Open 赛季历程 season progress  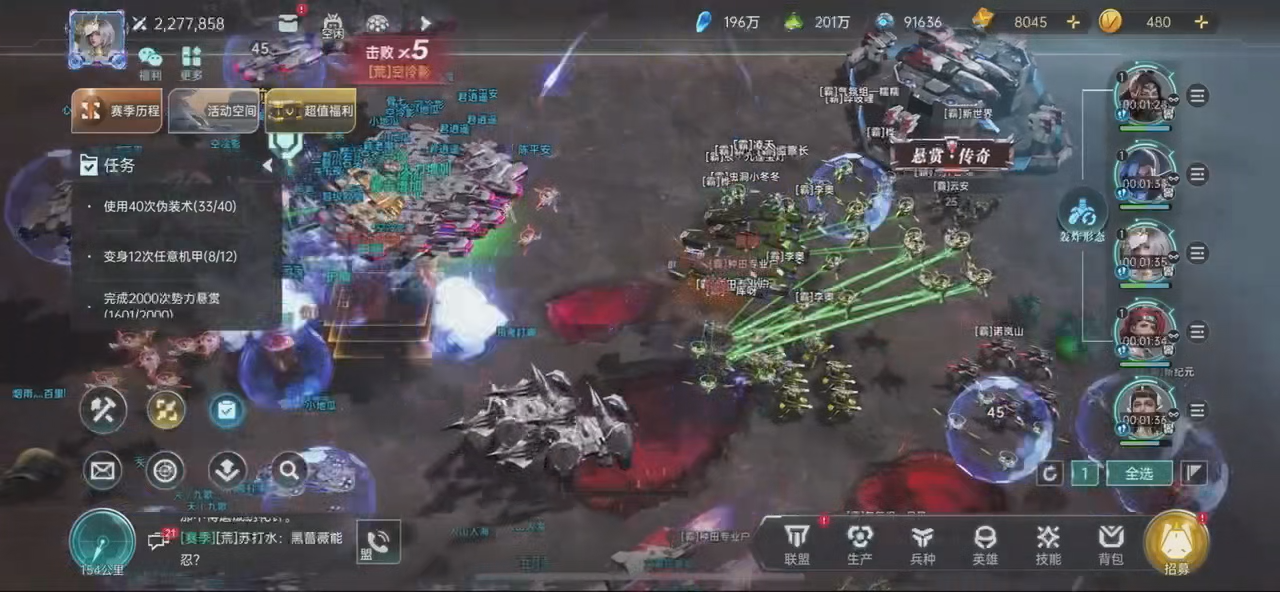pyautogui.click(x=117, y=111)
